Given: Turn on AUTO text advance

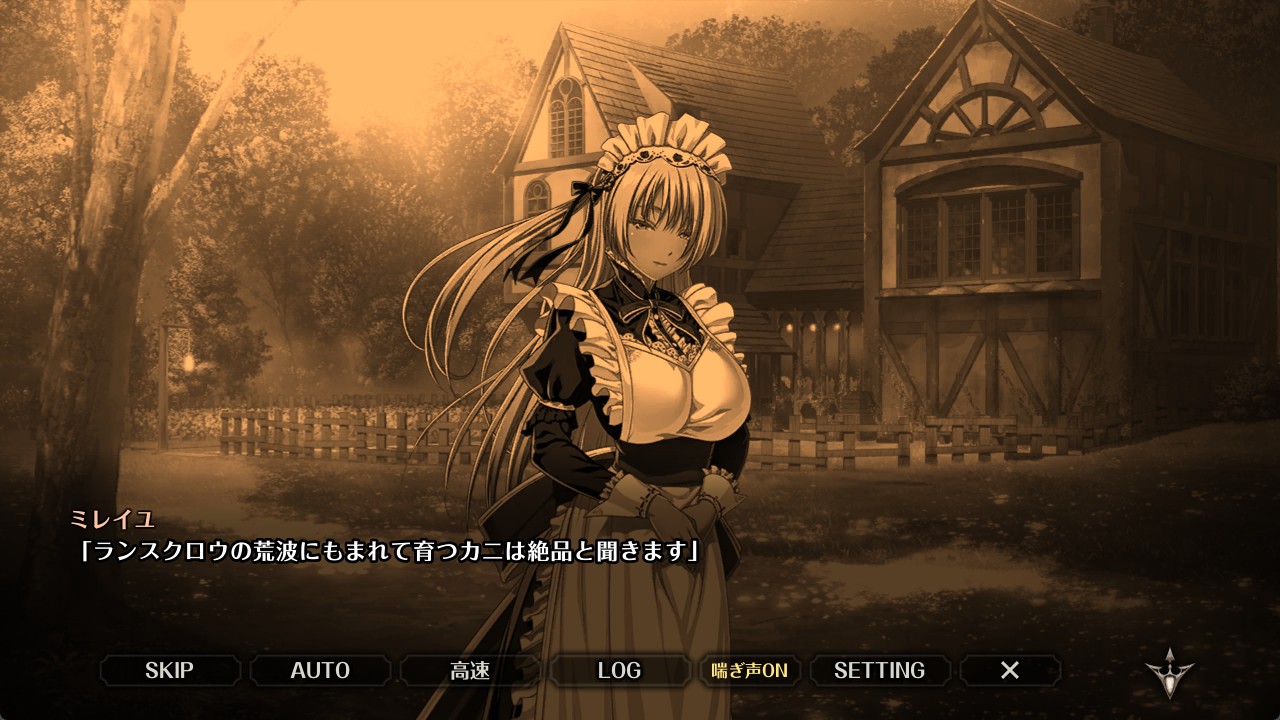Looking at the screenshot, I should click(320, 670).
